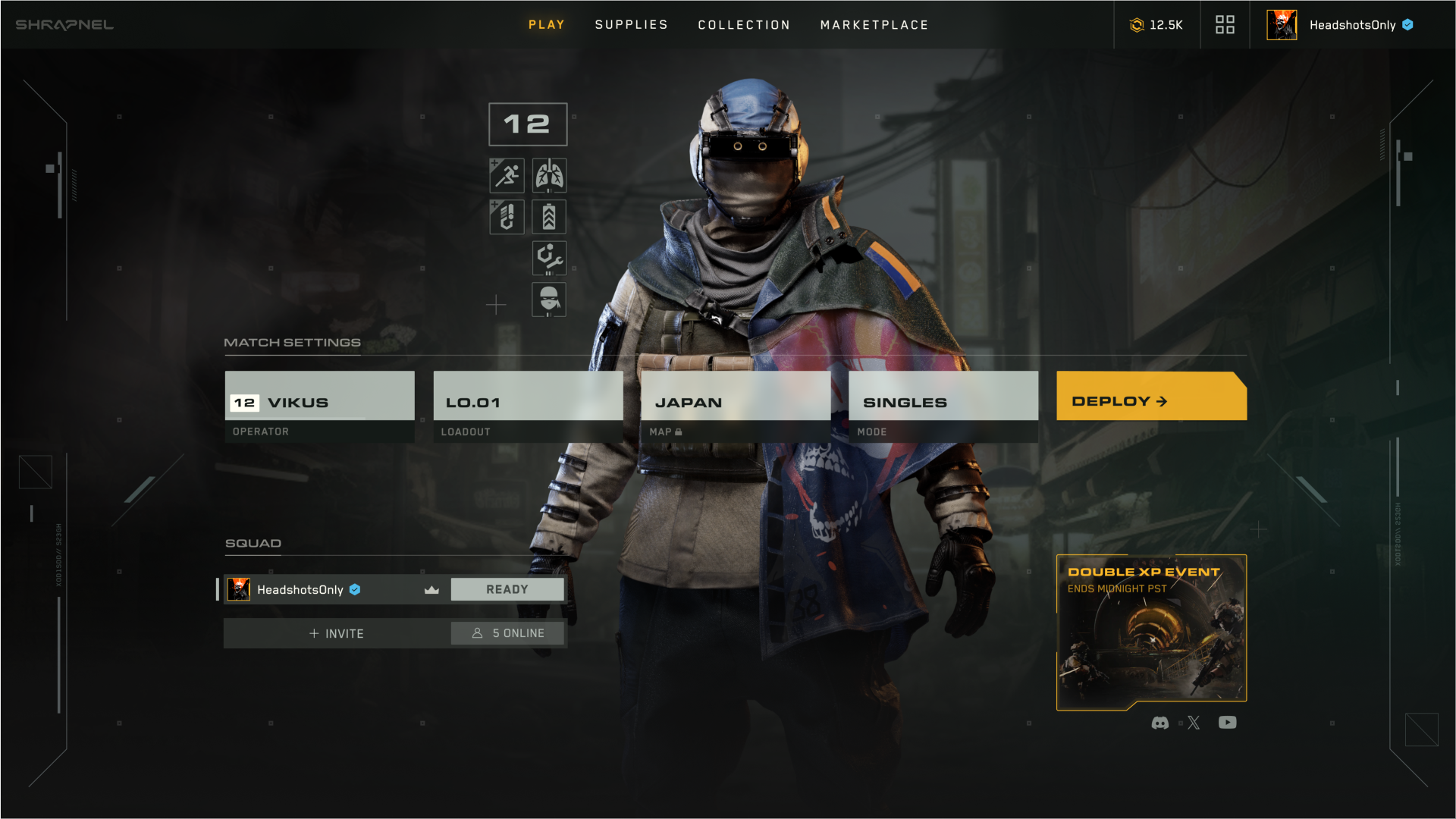Open the four-squares grid menu

[1225, 25]
